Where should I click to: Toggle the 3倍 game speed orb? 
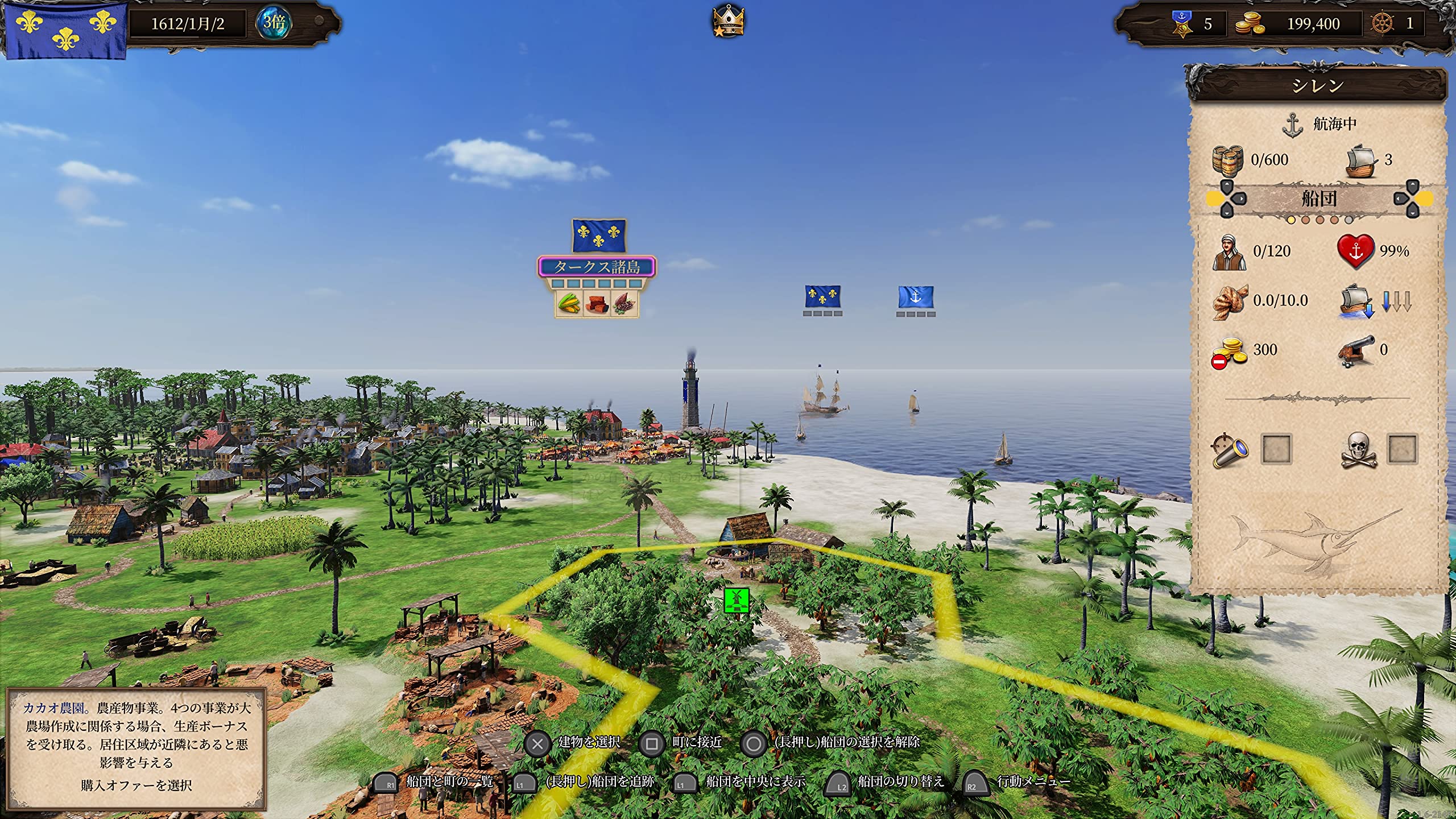click(x=274, y=23)
